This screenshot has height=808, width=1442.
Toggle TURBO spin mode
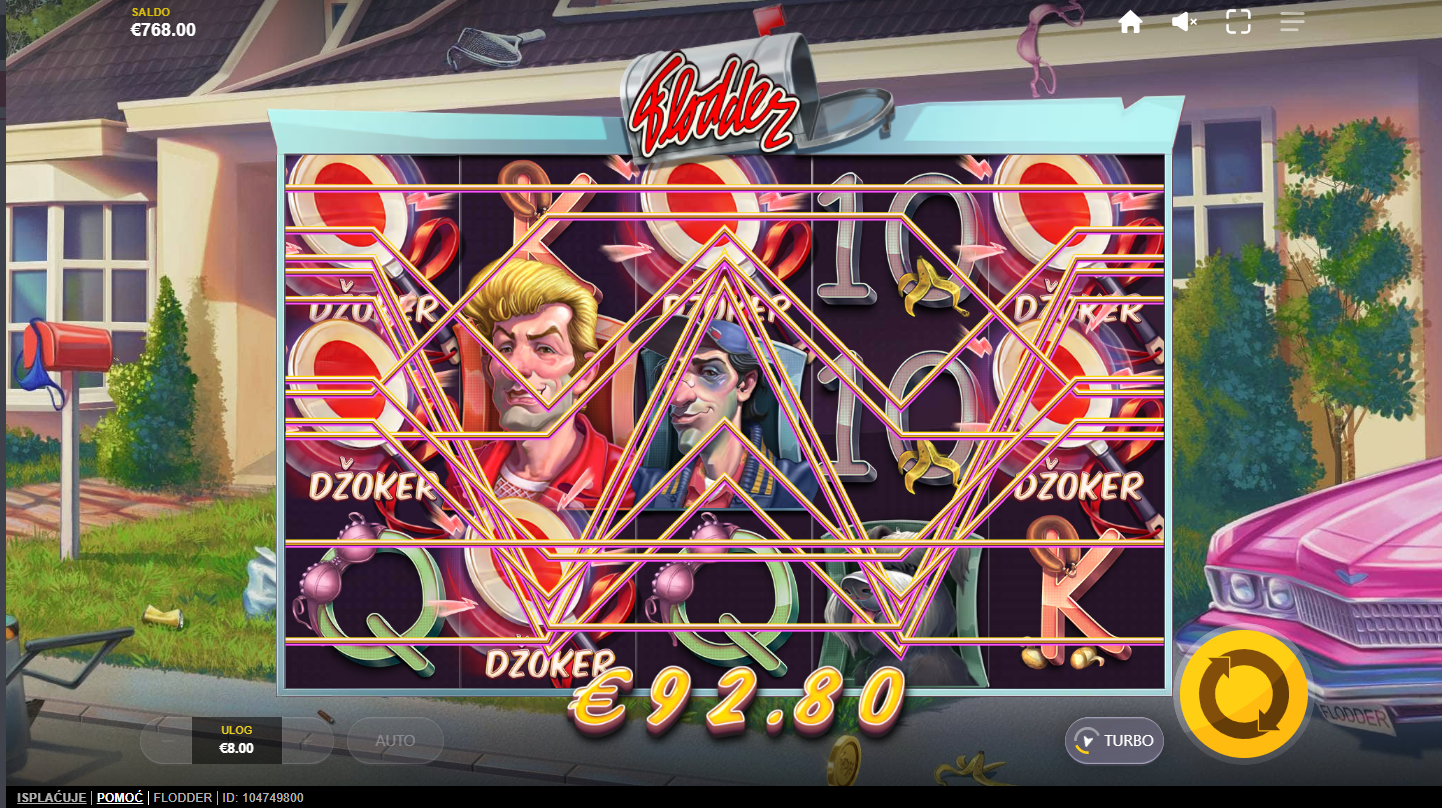(1114, 741)
